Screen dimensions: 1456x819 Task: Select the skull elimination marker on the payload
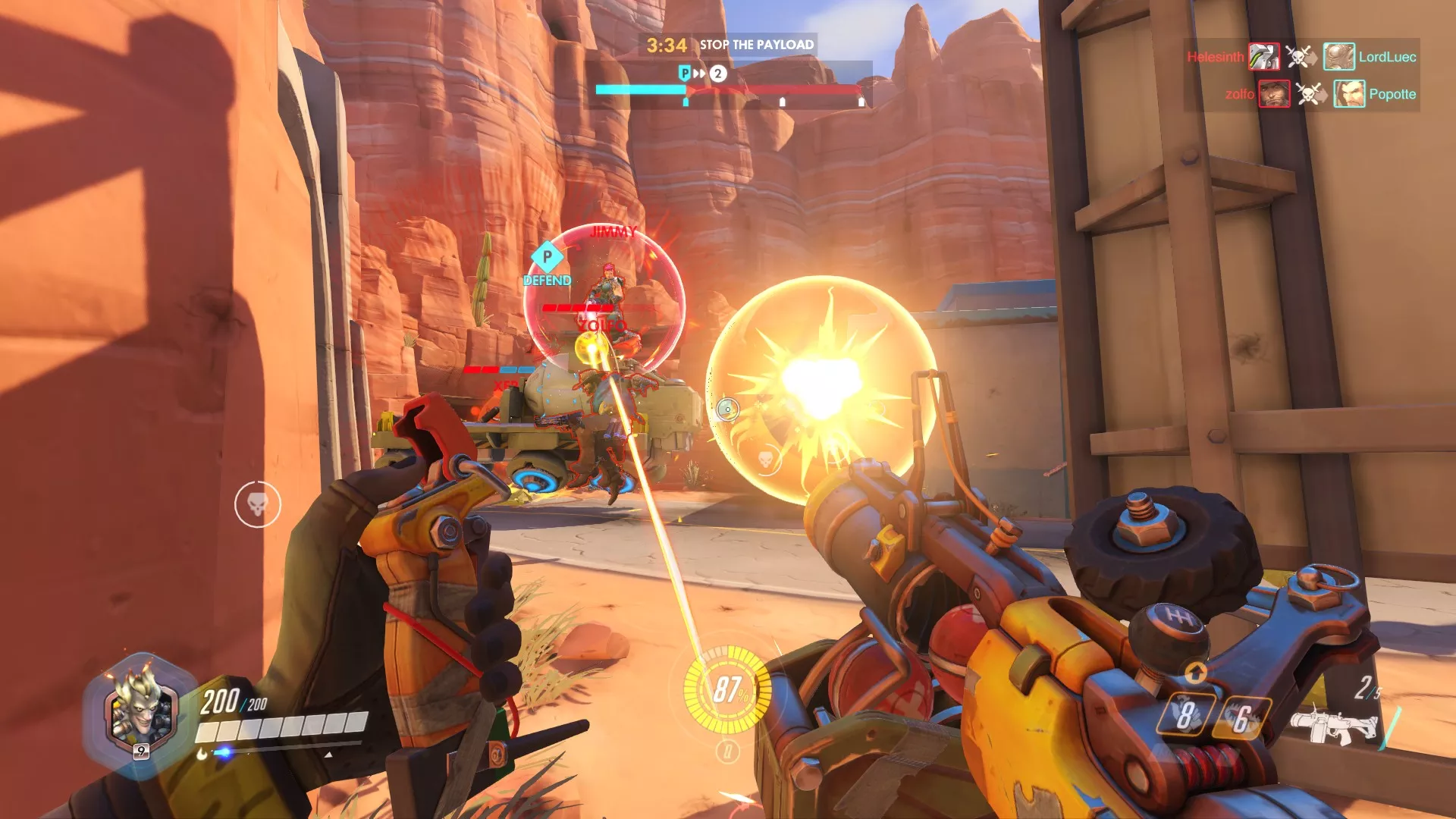tap(765, 458)
